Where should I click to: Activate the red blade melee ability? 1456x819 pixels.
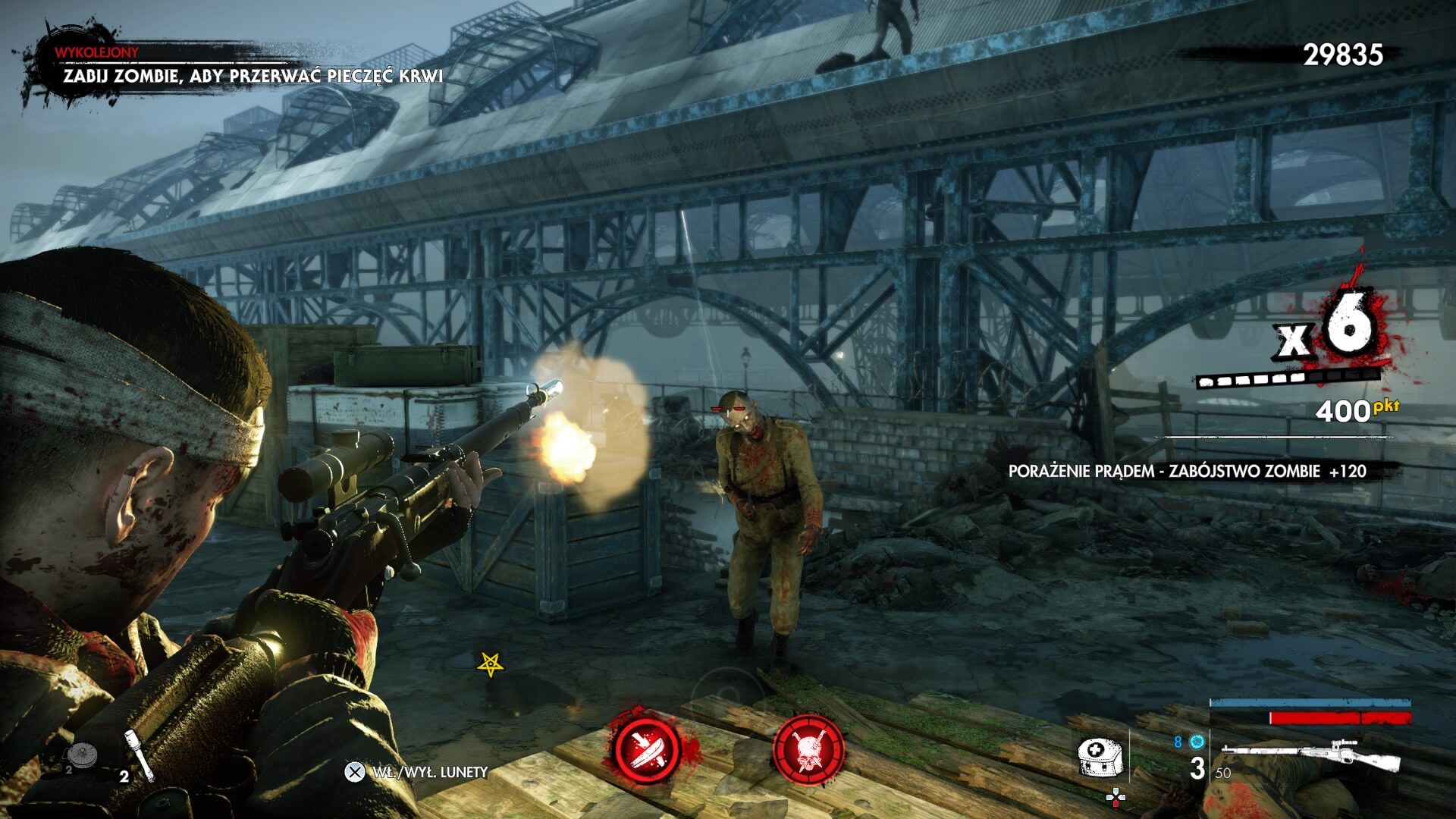tap(646, 746)
